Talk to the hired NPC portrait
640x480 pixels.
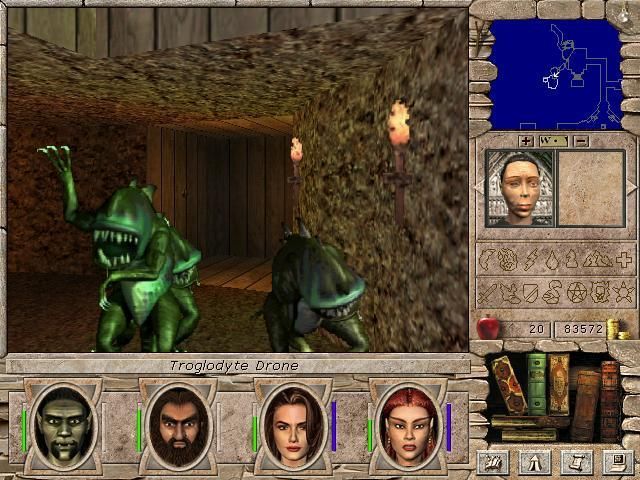click(518, 188)
